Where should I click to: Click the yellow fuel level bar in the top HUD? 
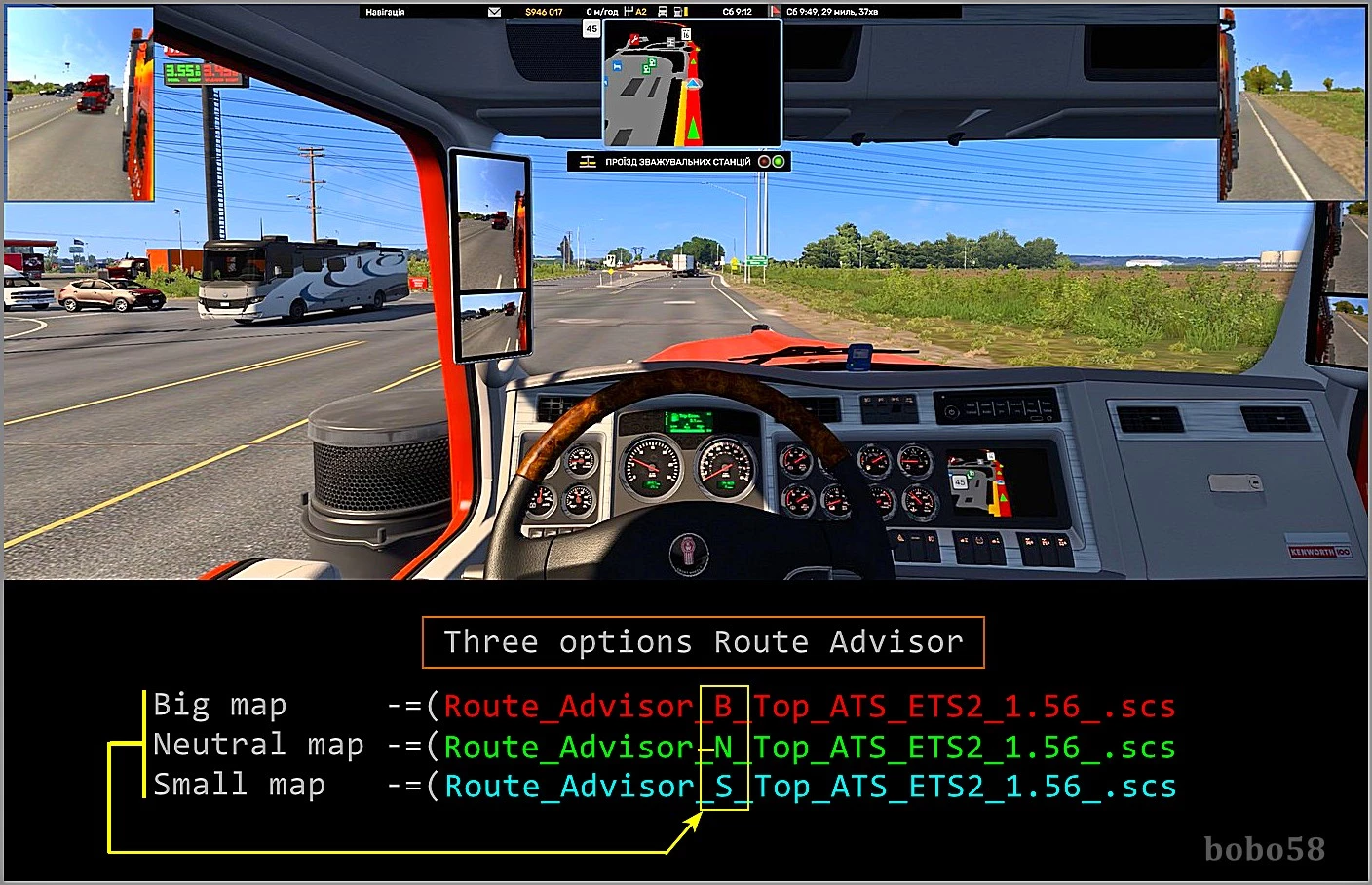click(x=687, y=11)
